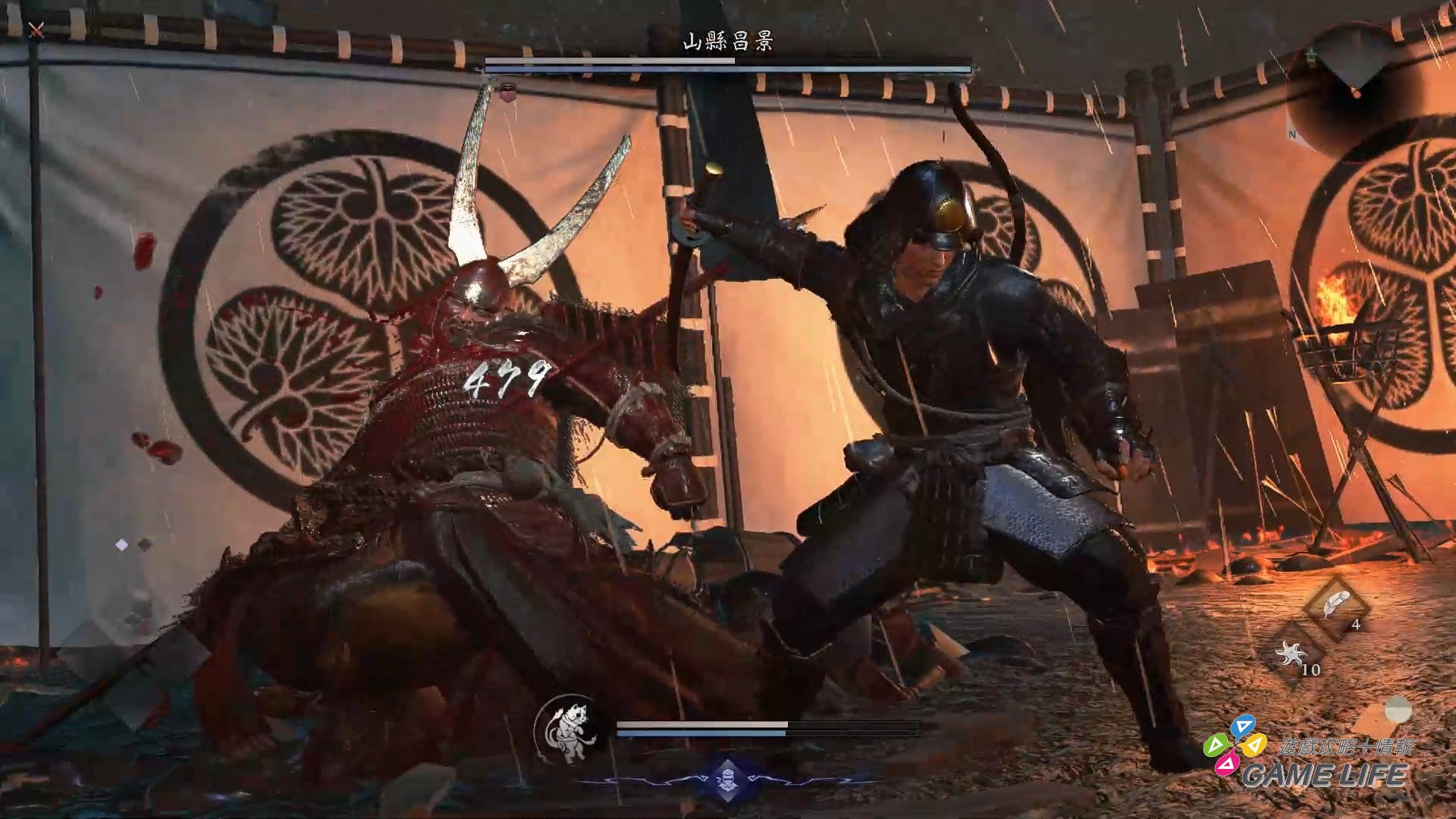Click the 遊戲攻略十情報 watermark text

[1346, 746]
